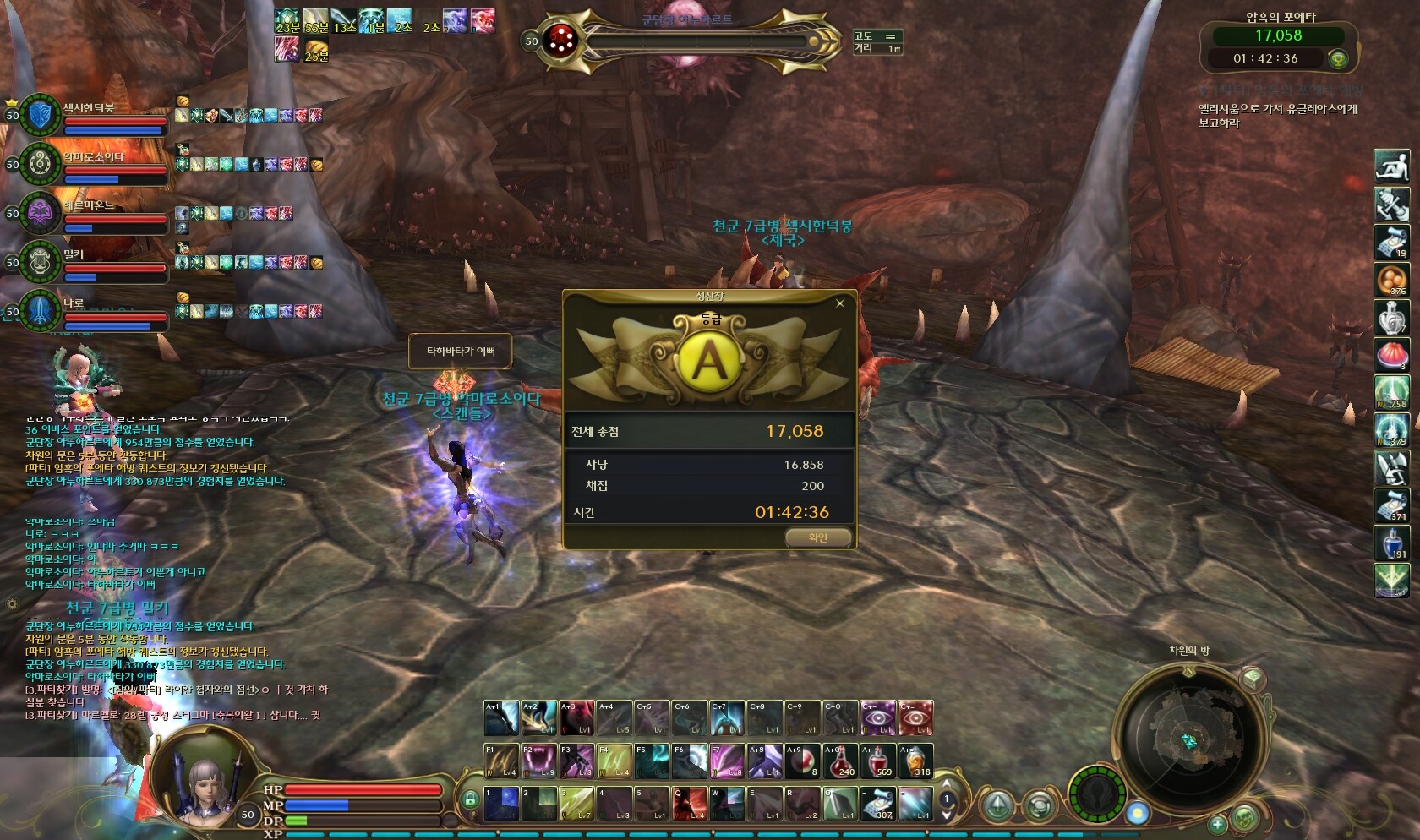Use the blue mana potion with 191 count
Screen dimensions: 1420x840
tap(1391, 543)
